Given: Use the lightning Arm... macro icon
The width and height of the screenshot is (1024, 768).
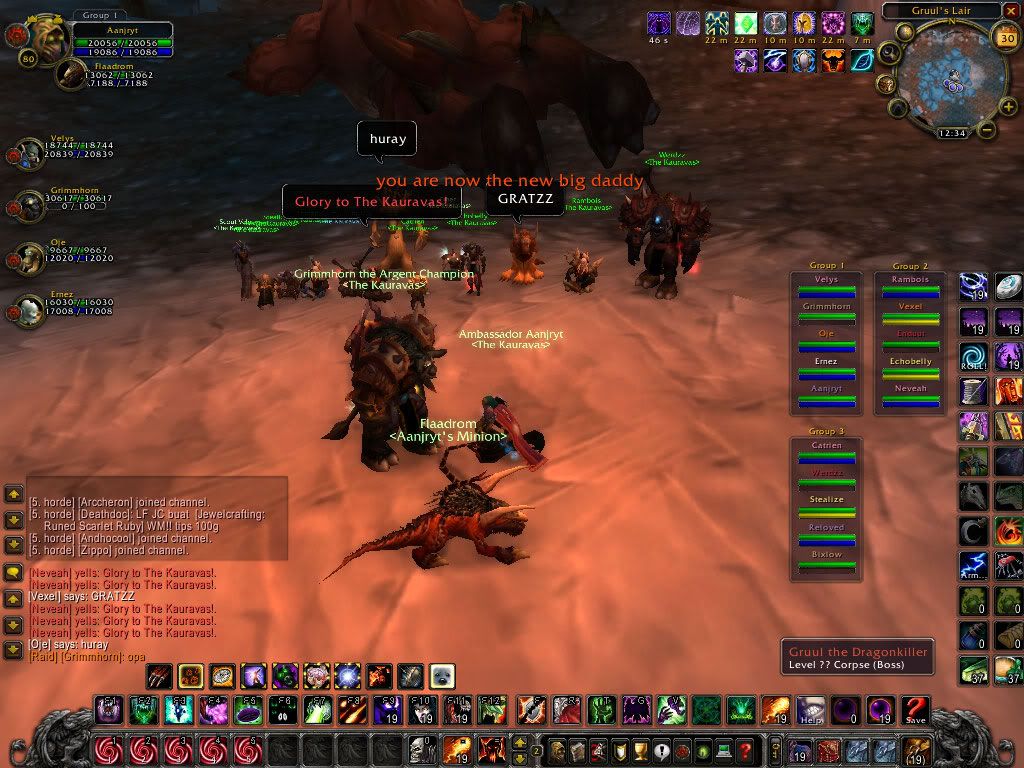Looking at the screenshot, I should [x=974, y=565].
